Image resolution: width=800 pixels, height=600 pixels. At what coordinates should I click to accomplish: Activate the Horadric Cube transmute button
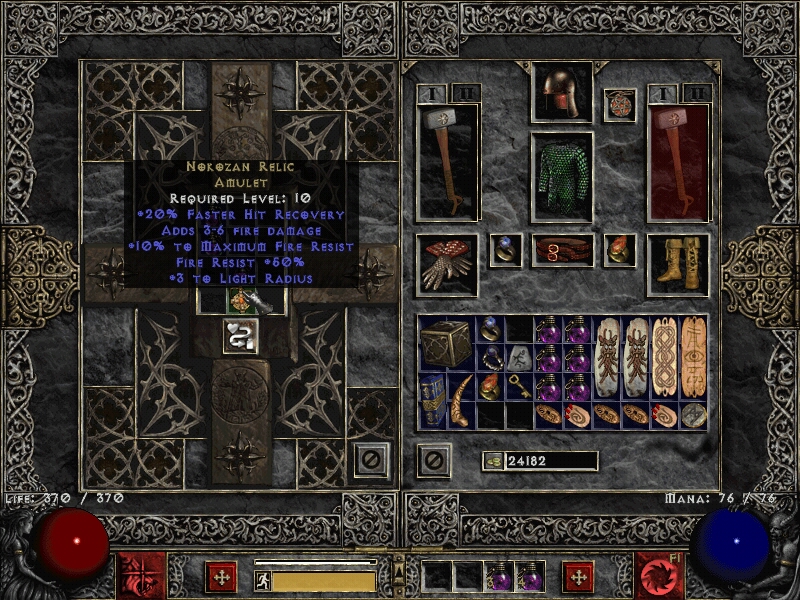tap(242, 336)
